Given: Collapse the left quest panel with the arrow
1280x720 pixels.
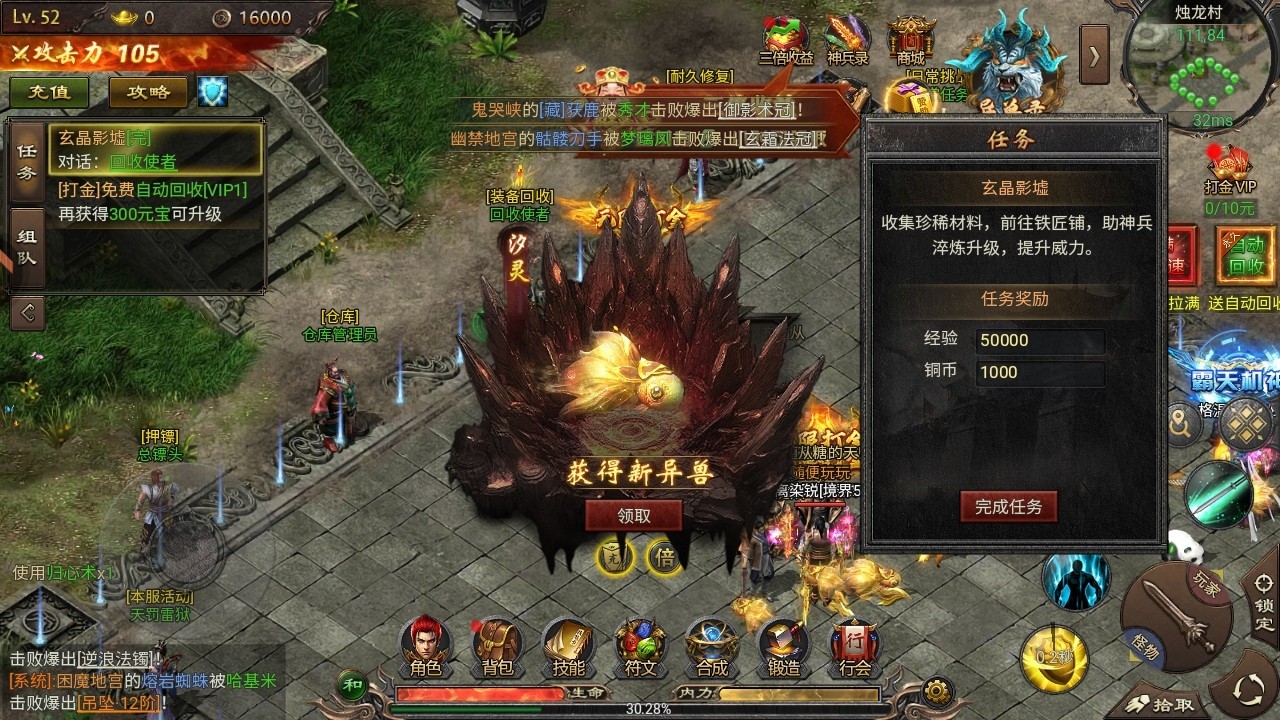Looking at the screenshot, I should [x=27, y=312].
